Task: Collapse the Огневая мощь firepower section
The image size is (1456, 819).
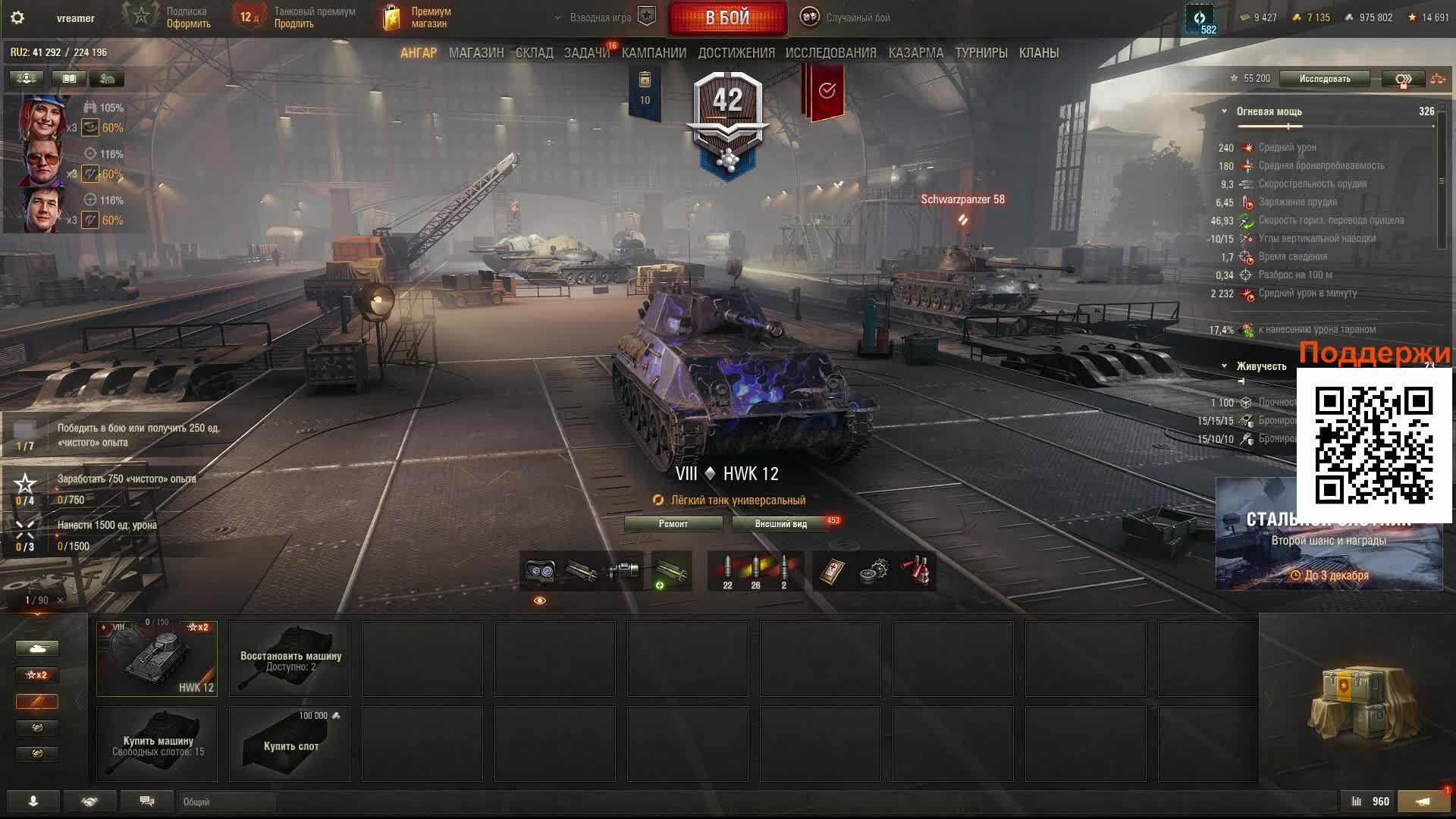Action: coord(1224,111)
